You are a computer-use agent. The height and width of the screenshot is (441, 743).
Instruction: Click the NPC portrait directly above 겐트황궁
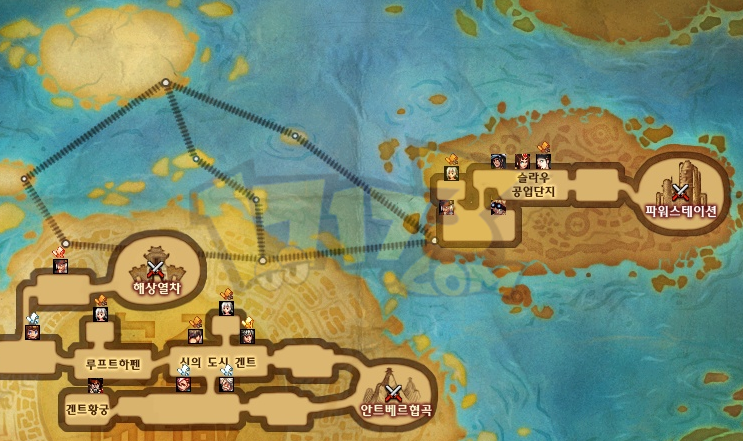click(x=96, y=385)
